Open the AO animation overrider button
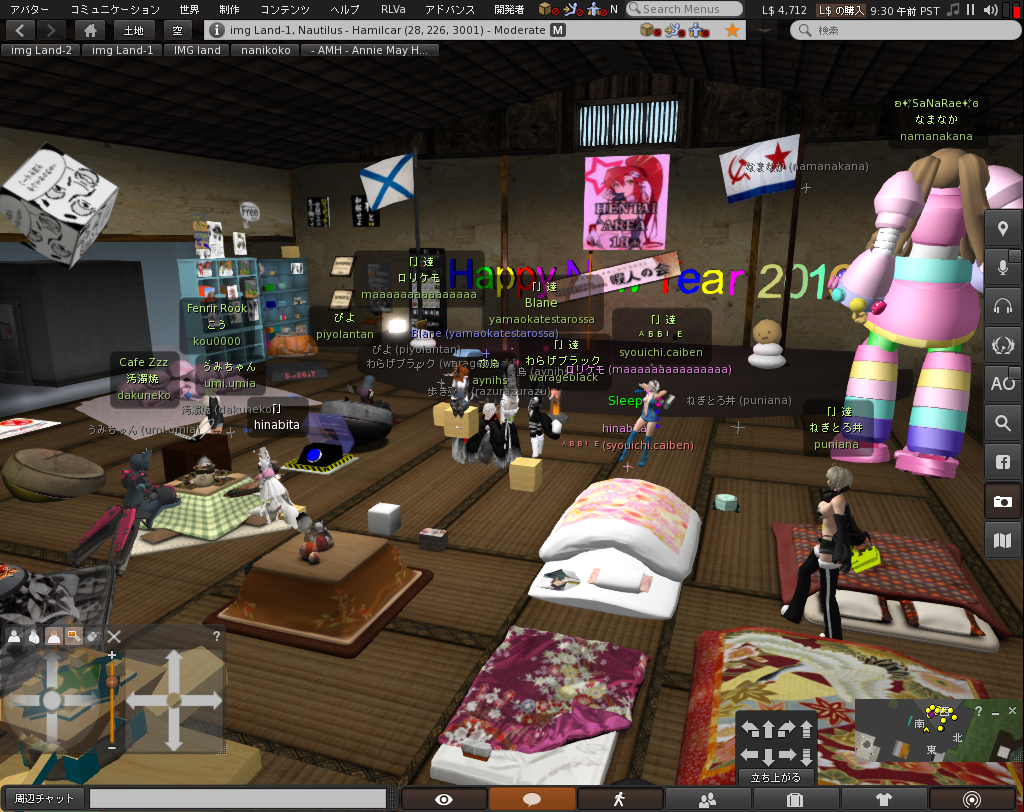This screenshot has width=1024, height=812. pyautogui.click(x=1002, y=382)
